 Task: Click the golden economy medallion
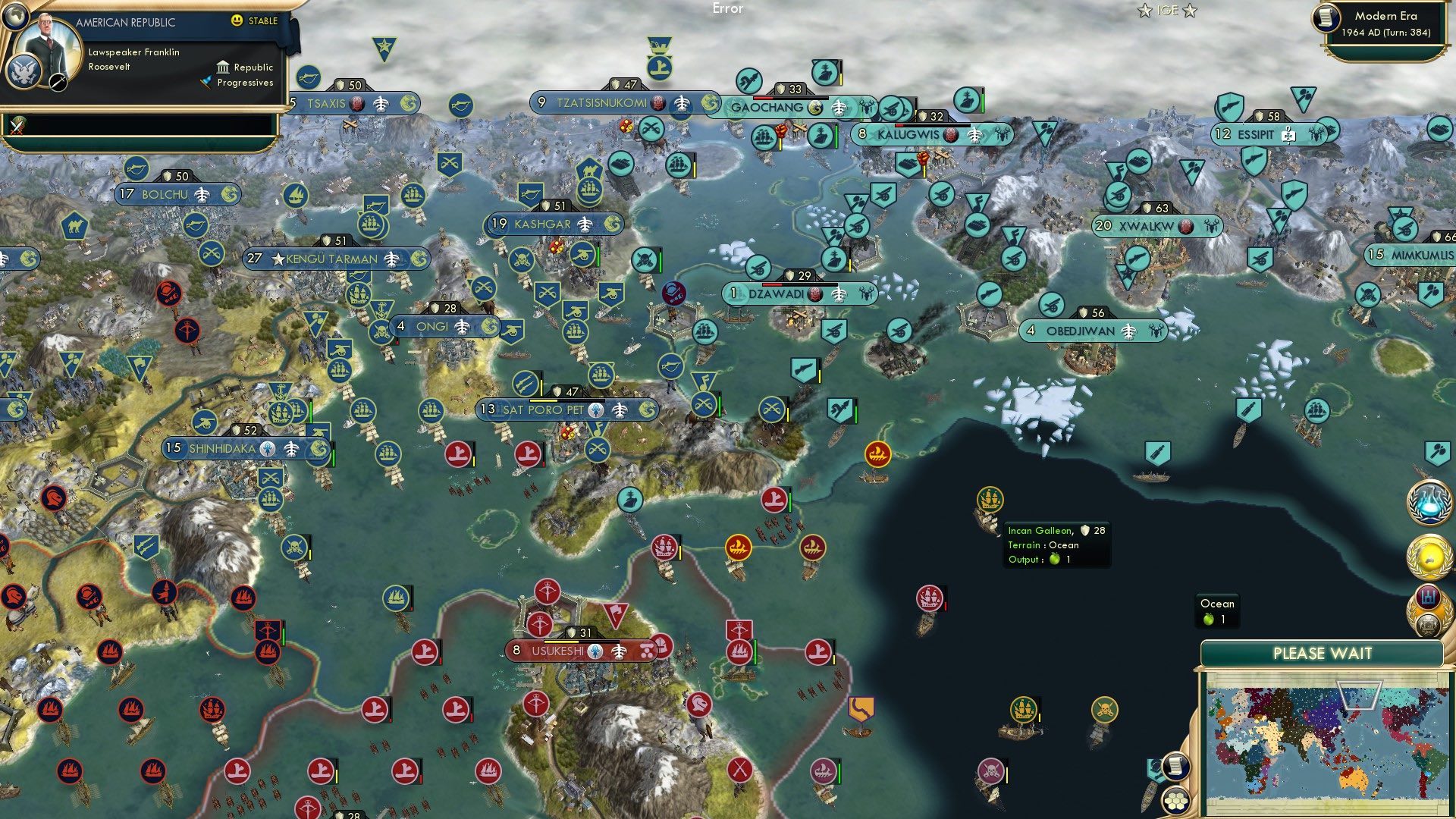click(1429, 556)
